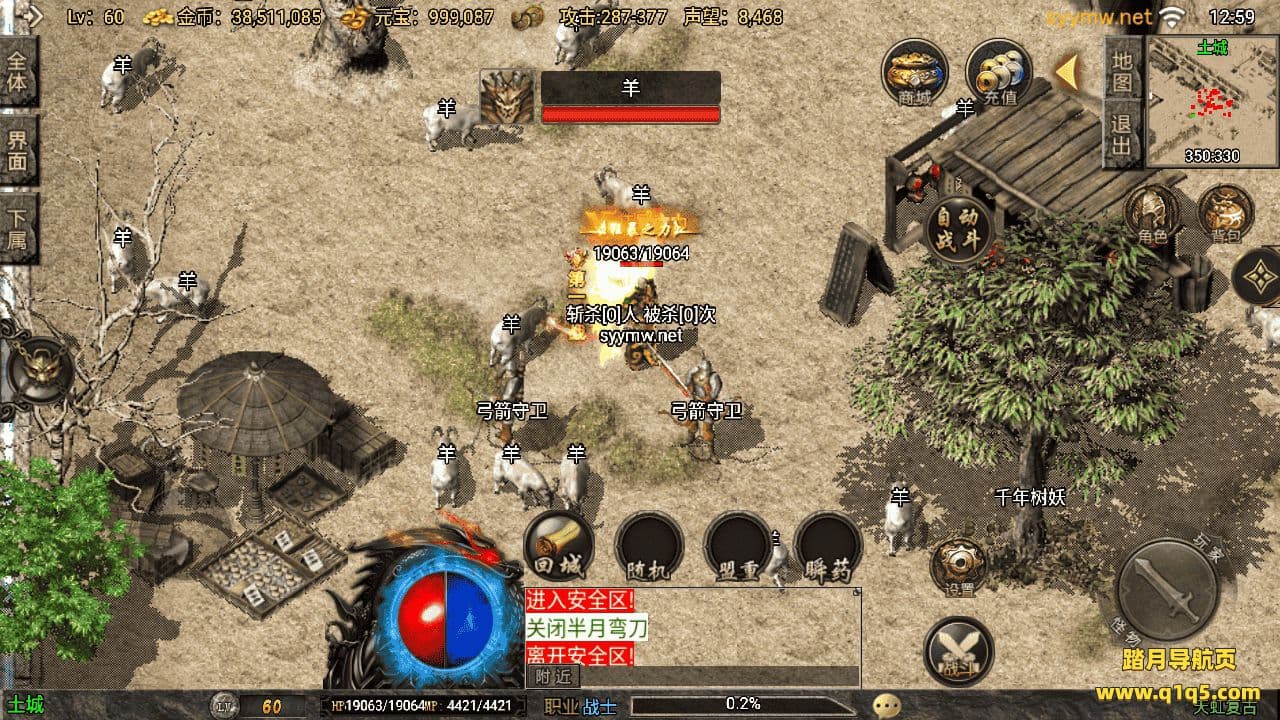Open the 背包 backpack

click(x=1225, y=214)
